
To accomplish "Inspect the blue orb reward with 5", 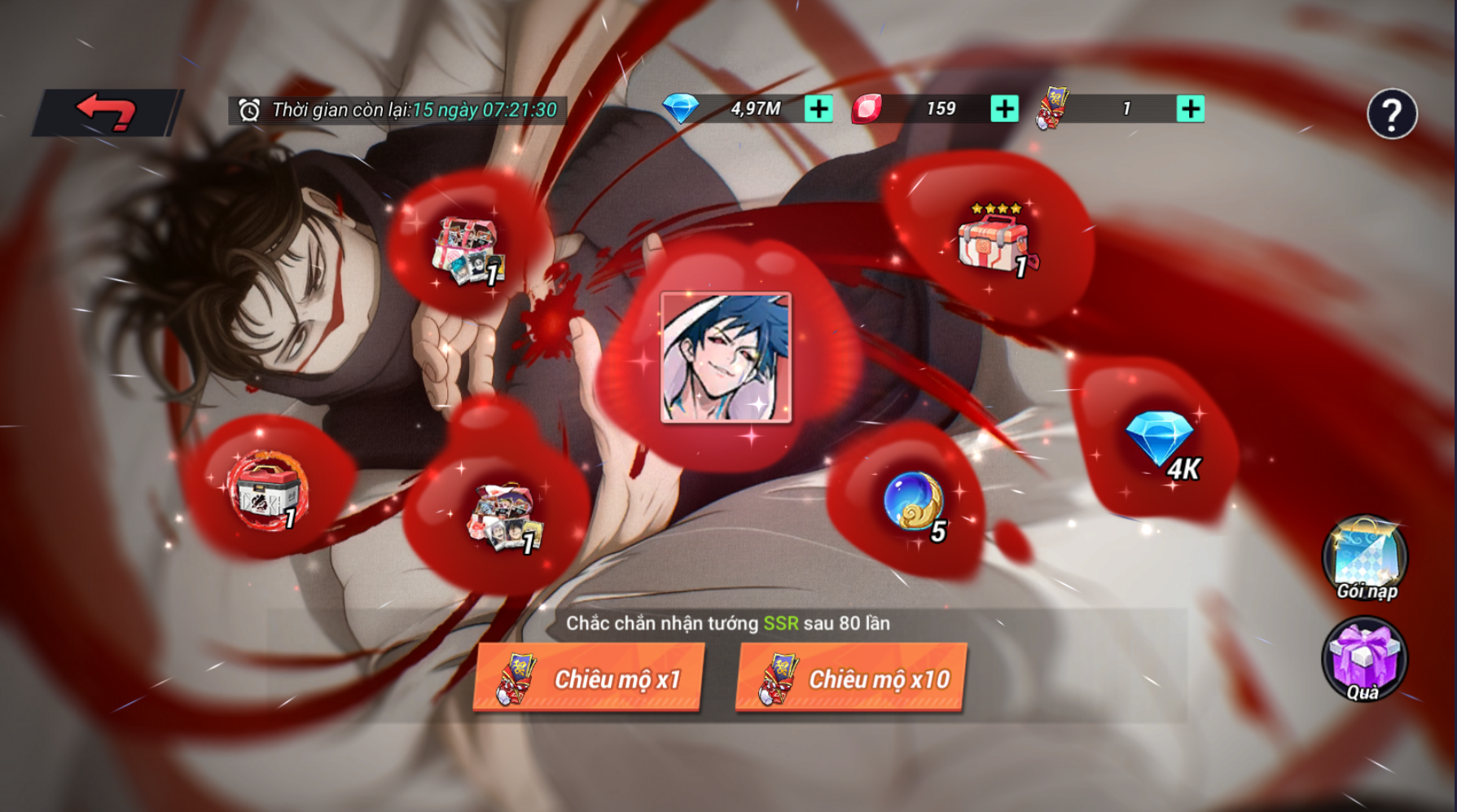I will click(913, 503).
